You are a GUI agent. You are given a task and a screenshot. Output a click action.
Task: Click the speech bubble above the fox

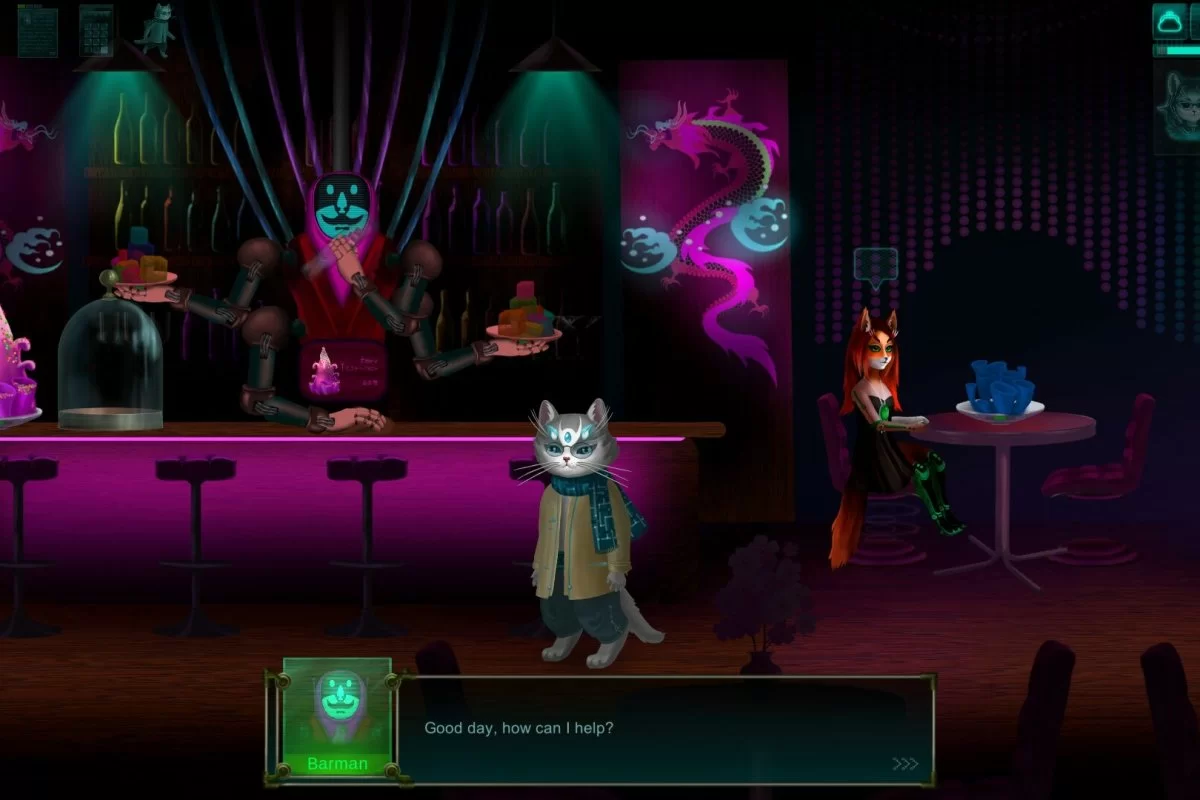click(x=876, y=267)
